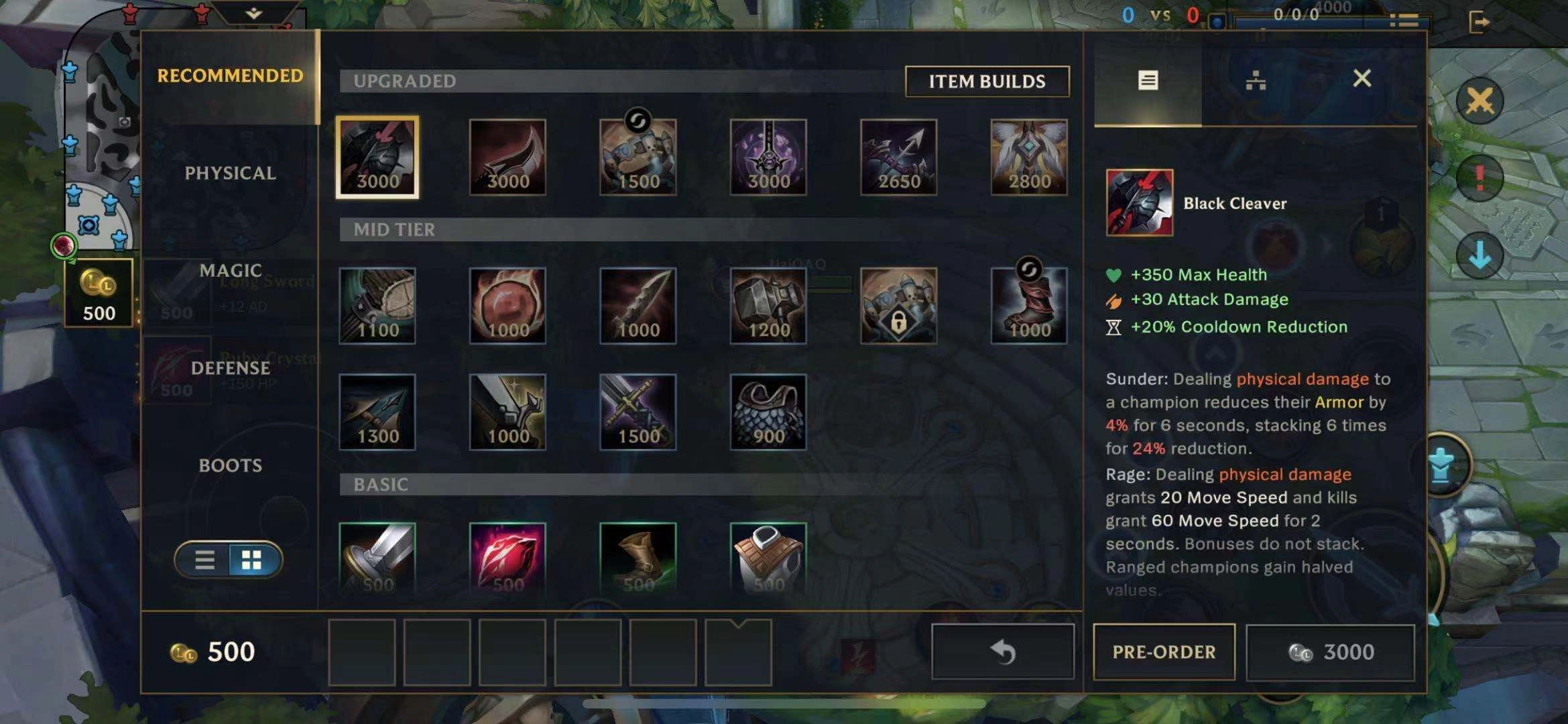Switch to list view layout
The image size is (1568, 724).
click(x=204, y=560)
